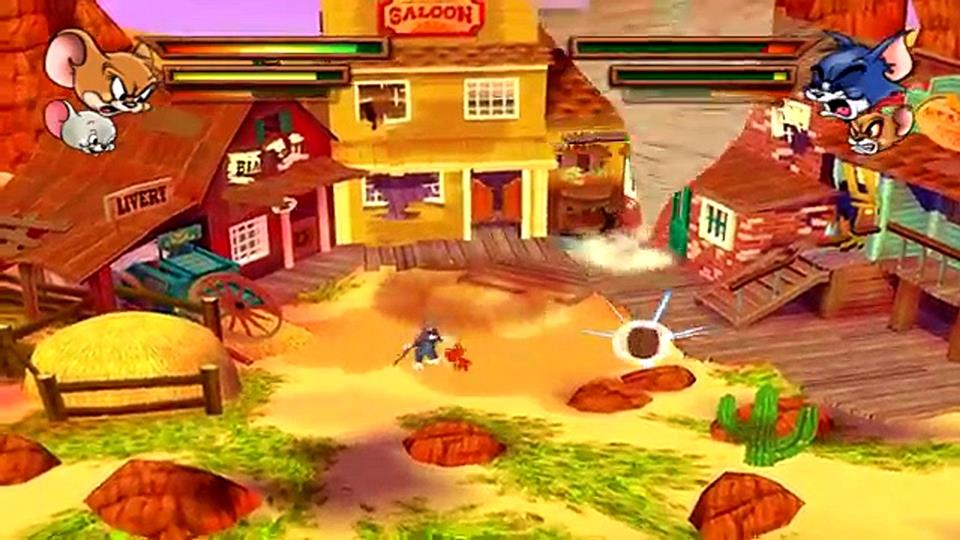Image resolution: width=960 pixels, height=540 pixels.
Task: Choose the blue Tom cat portrait
Action: 853,75
